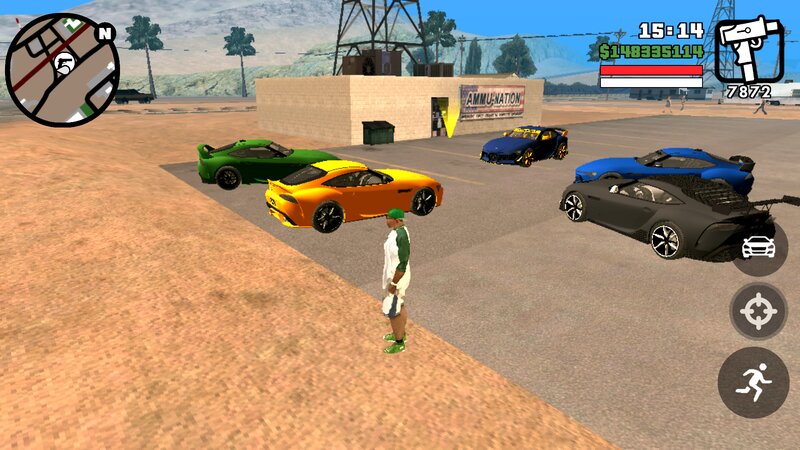Image resolution: width=800 pixels, height=450 pixels.
Task: Tap the car enter-vehicle button
Action: (759, 245)
